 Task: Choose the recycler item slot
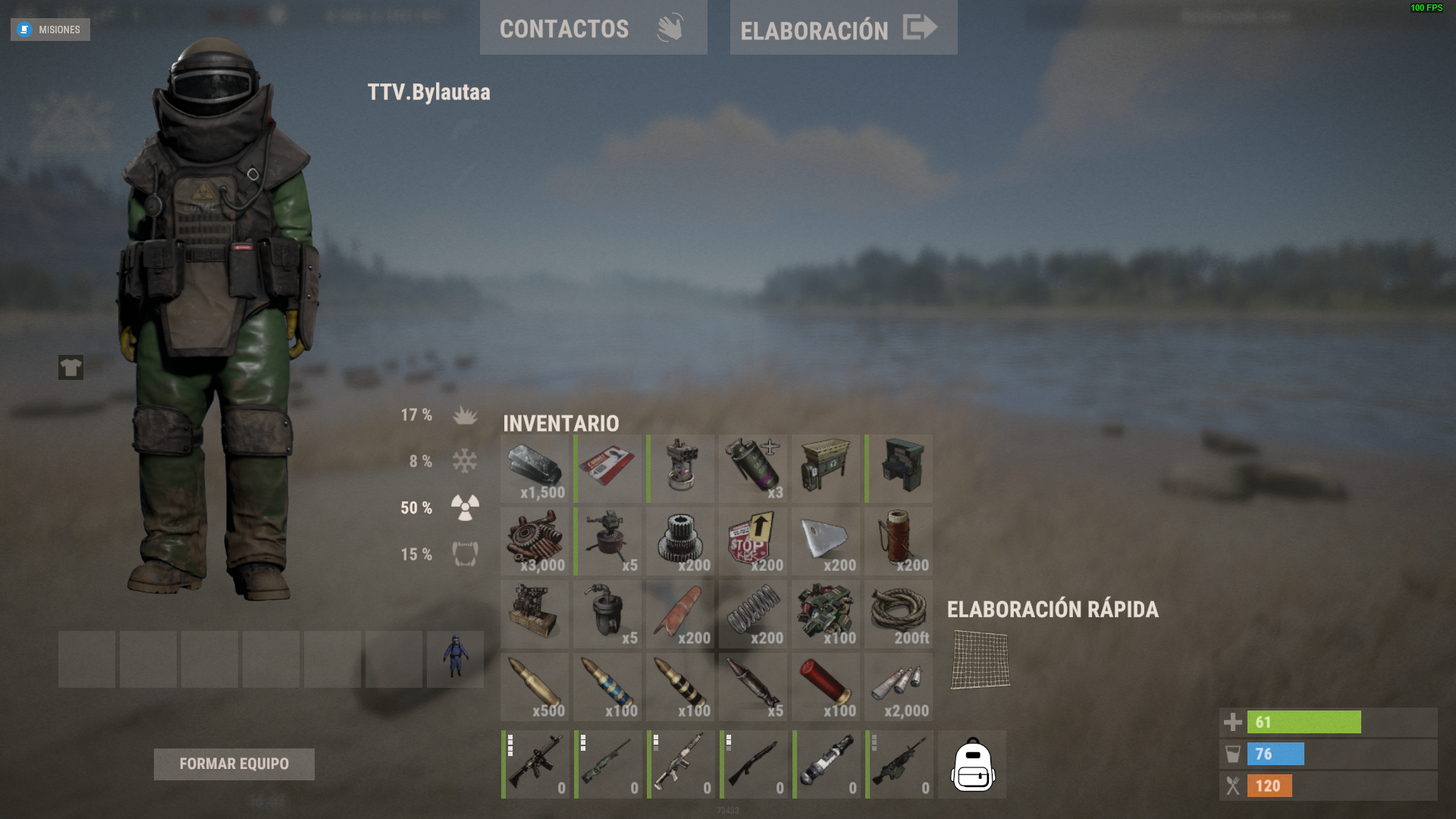826,469
